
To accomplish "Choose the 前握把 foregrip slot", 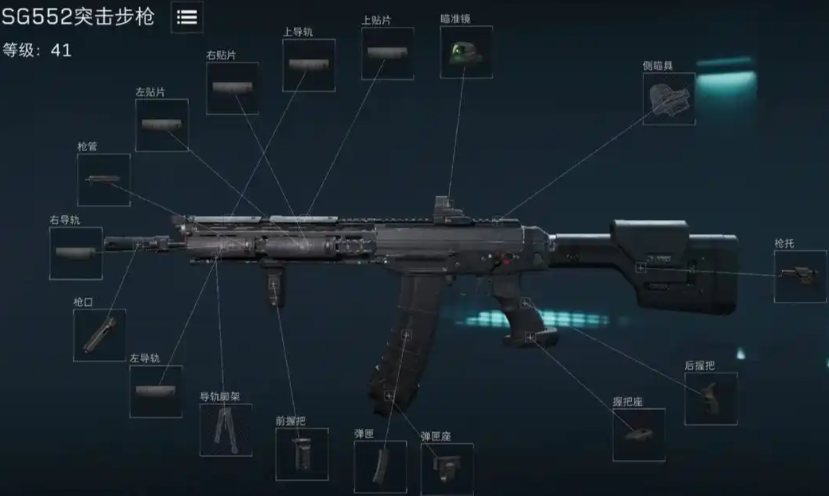I will click(x=301, y=454).
